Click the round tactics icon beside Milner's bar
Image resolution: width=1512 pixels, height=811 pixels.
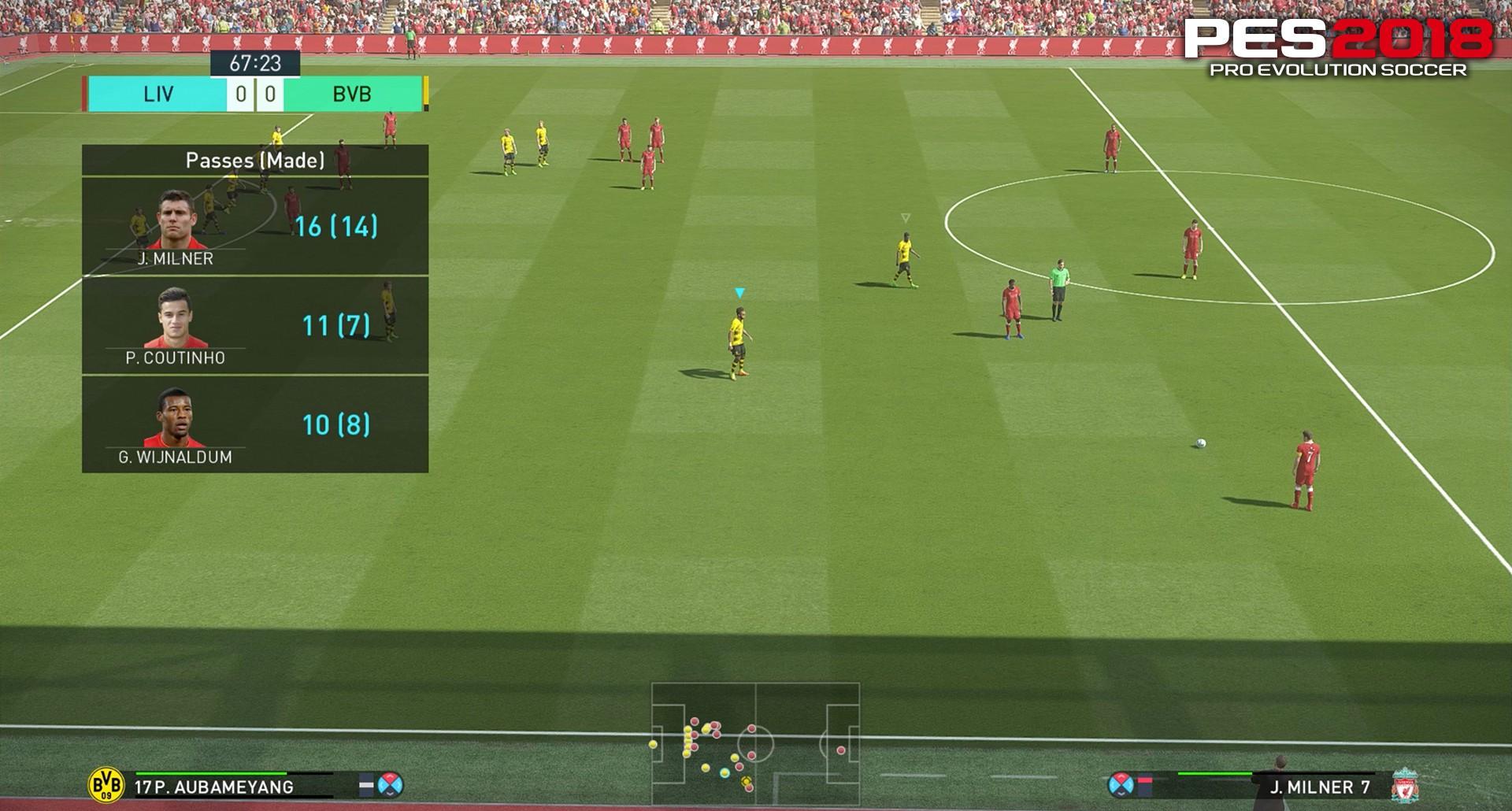1121,784
